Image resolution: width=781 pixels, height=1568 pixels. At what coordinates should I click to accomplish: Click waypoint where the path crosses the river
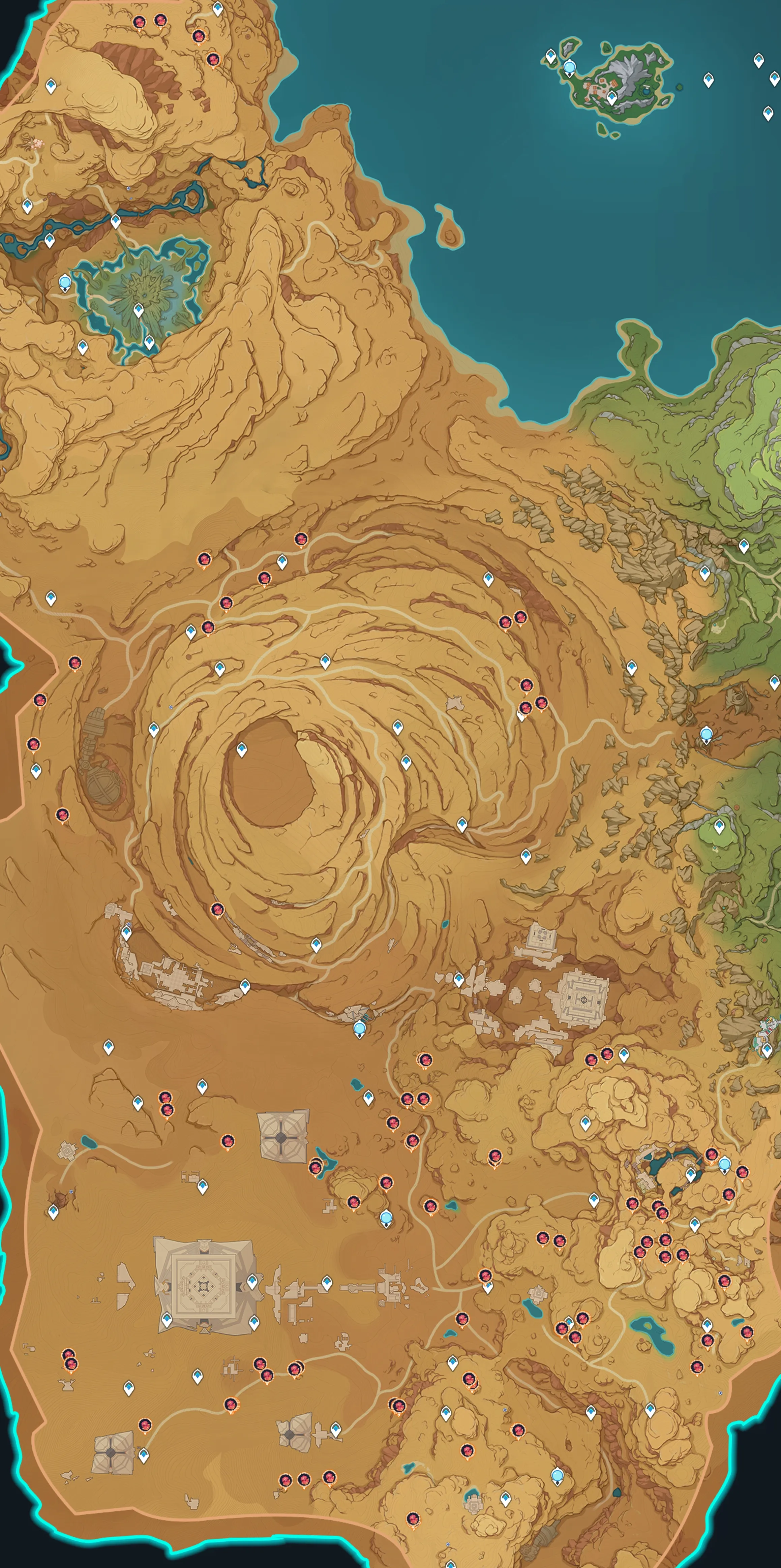116,220
